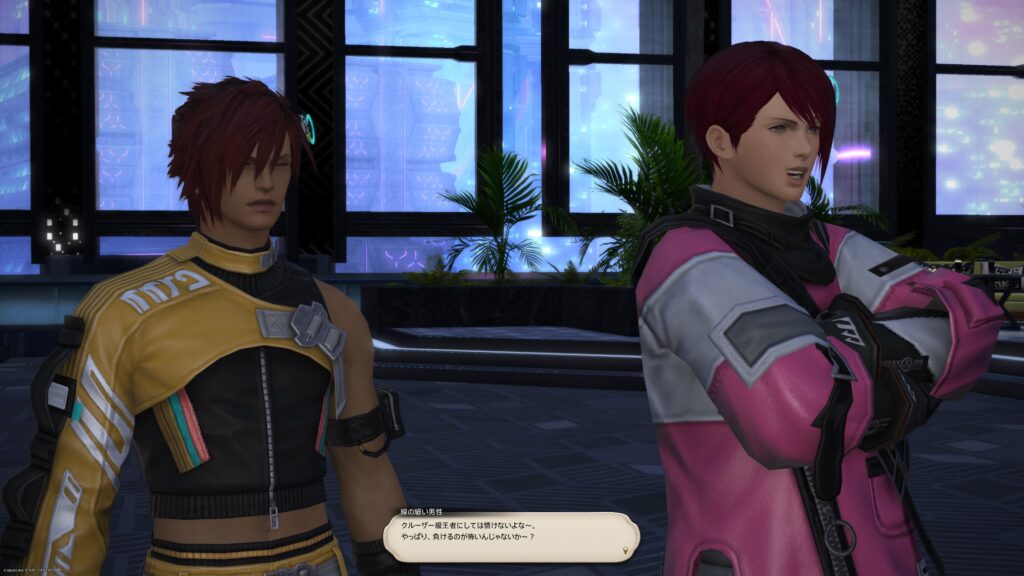Click the dialogue box to continue
This screenshot has width=1024, height=576.
pyautogui.click(x=511, y=537)
